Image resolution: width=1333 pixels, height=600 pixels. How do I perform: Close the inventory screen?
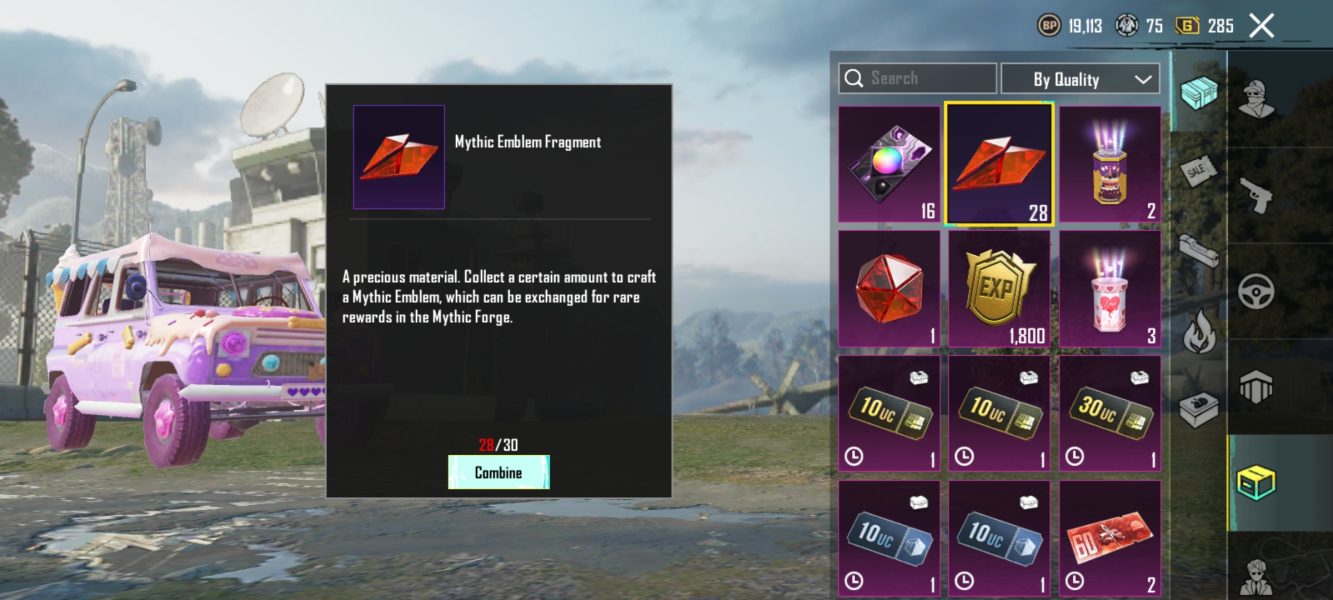point(1261,26)
